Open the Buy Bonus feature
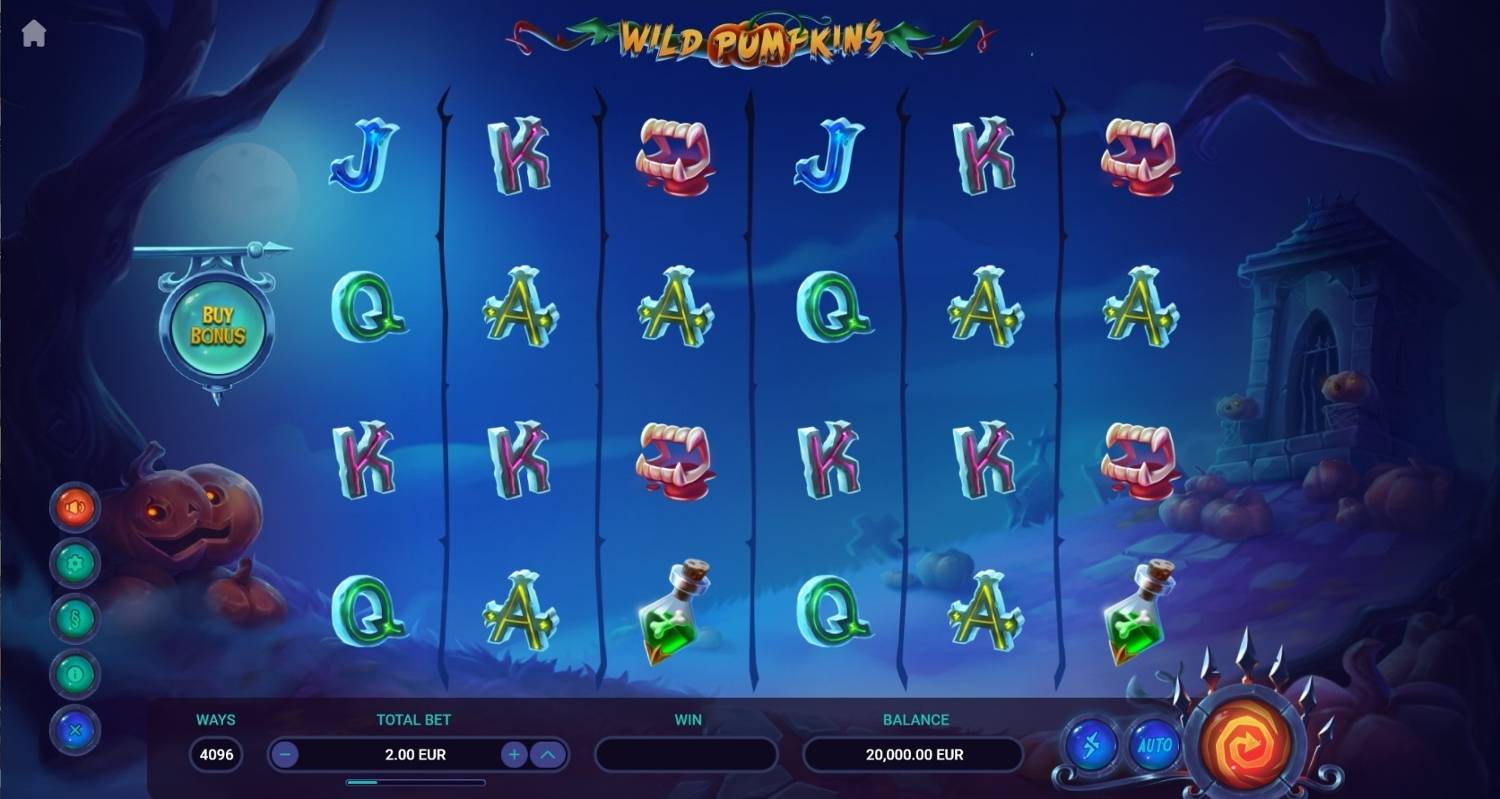 coord(217,326)
